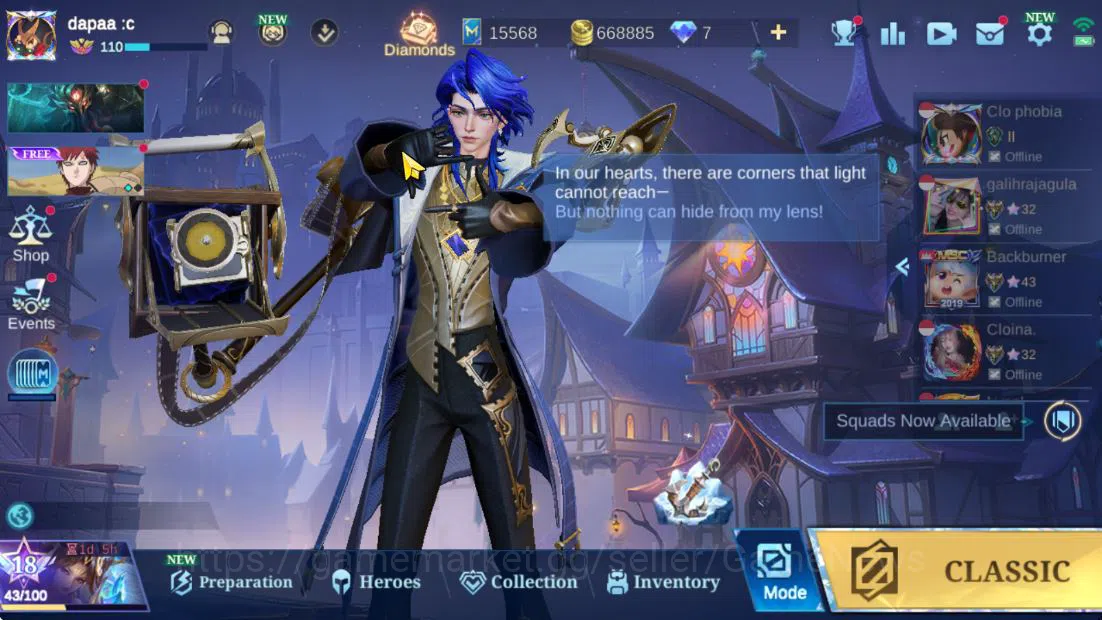Collapse the friends list with the arrow

pyautogui.click(x=902, y=267)
